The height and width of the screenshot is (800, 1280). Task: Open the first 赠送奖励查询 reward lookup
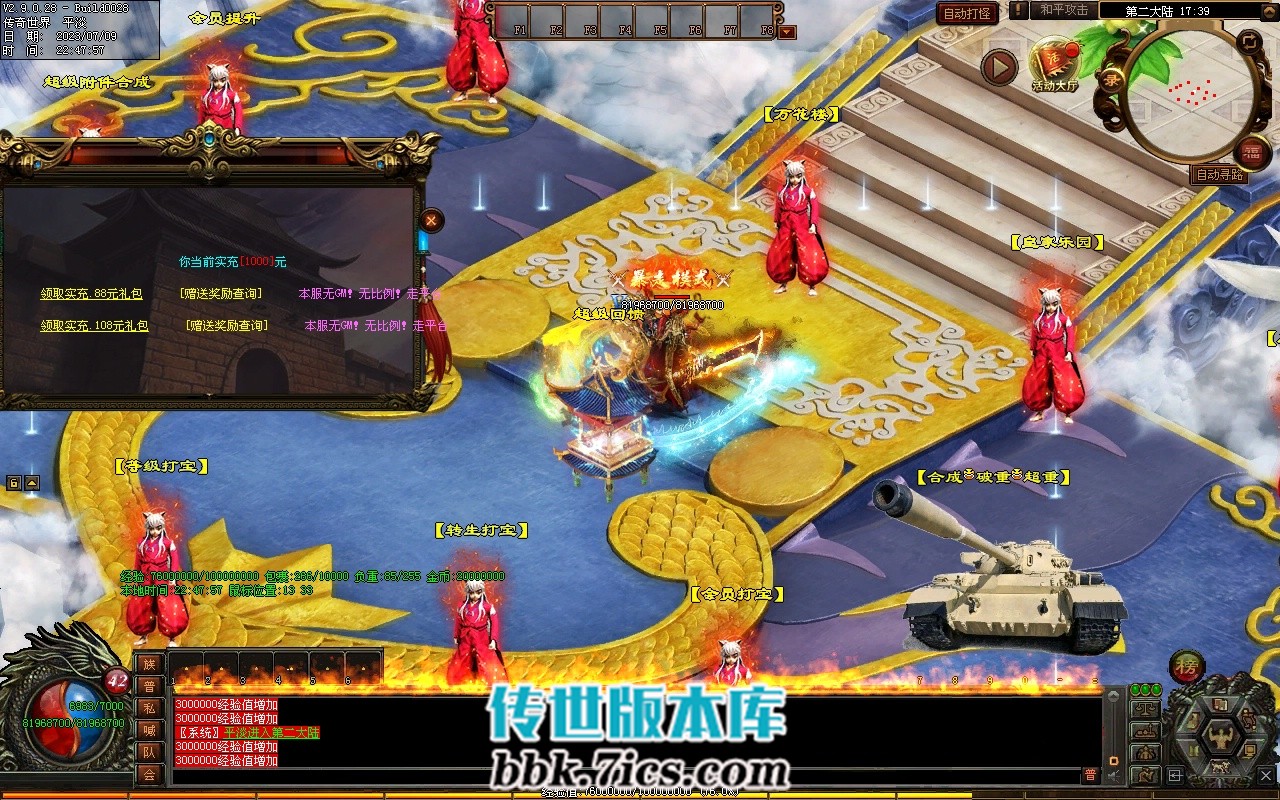(x=221, y=294)
